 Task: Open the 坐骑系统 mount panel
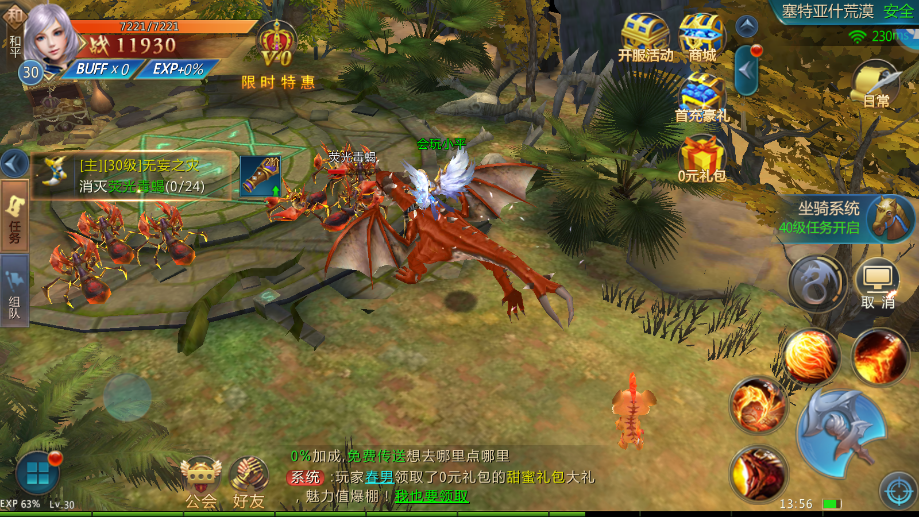click(849, 217)
